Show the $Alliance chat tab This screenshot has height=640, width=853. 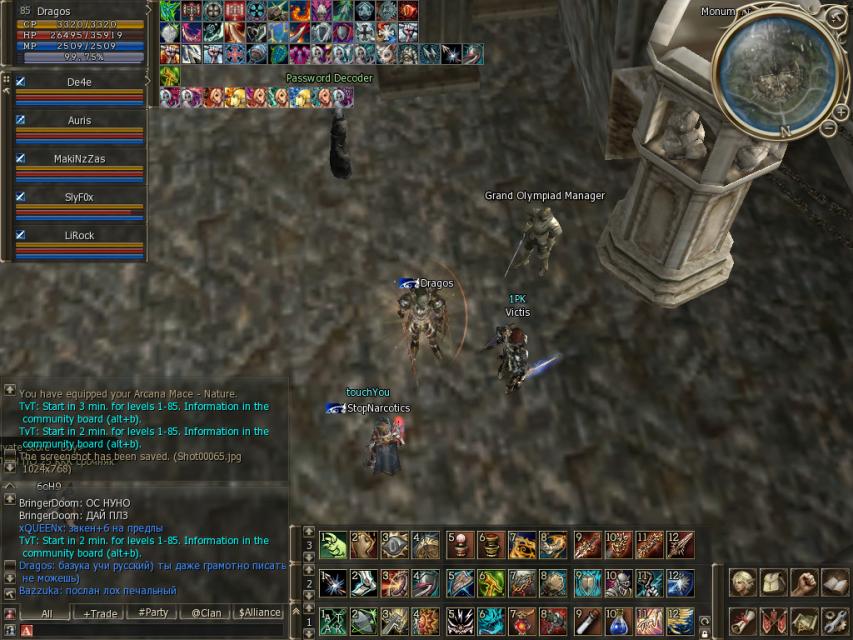260,613
